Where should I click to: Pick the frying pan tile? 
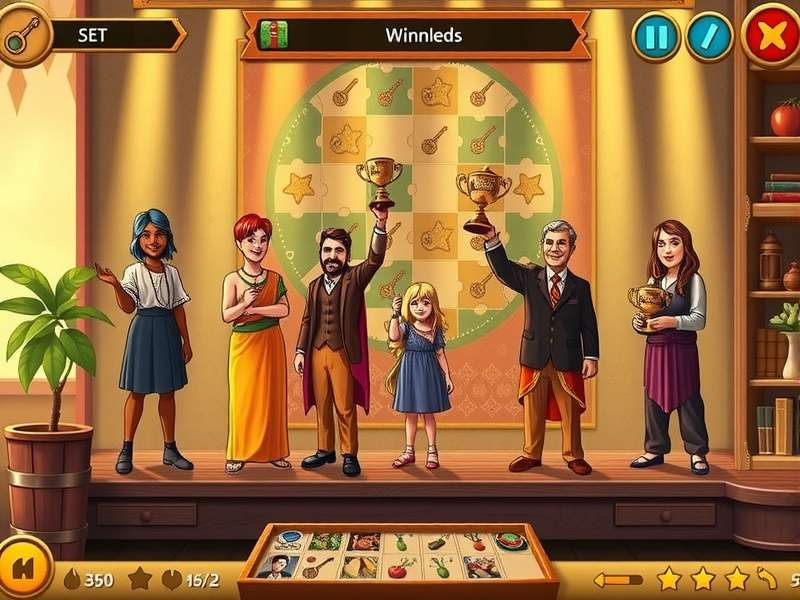[x=316, y=567]
